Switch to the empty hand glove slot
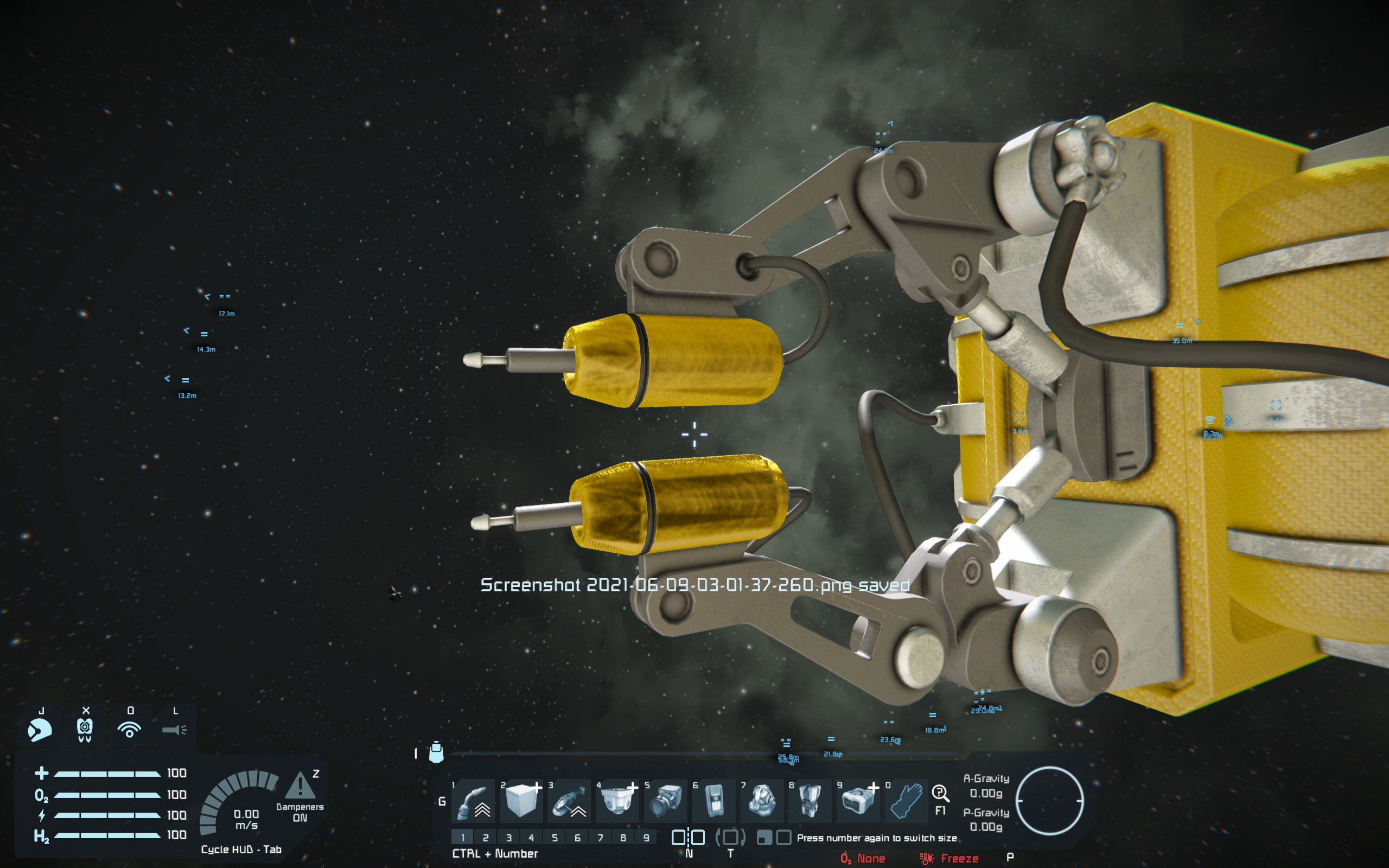The width and height of the screenshot is (1389, 868). (x=906, y=800)
